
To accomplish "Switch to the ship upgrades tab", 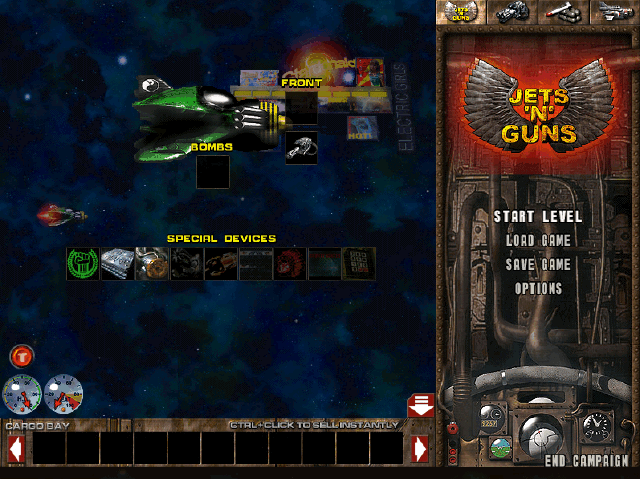I will coord(614,11).
